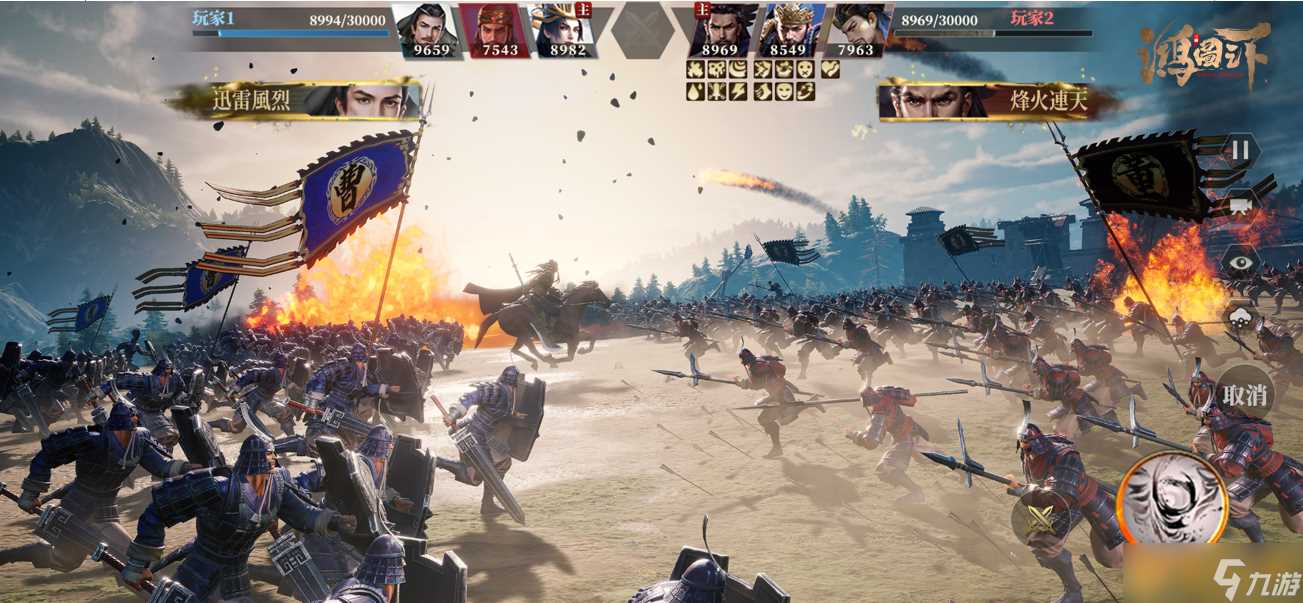The height and width of the screenshot is (603, 1303).
Task: Tap the 取消 cancel button
Action: click(1244, 395)
